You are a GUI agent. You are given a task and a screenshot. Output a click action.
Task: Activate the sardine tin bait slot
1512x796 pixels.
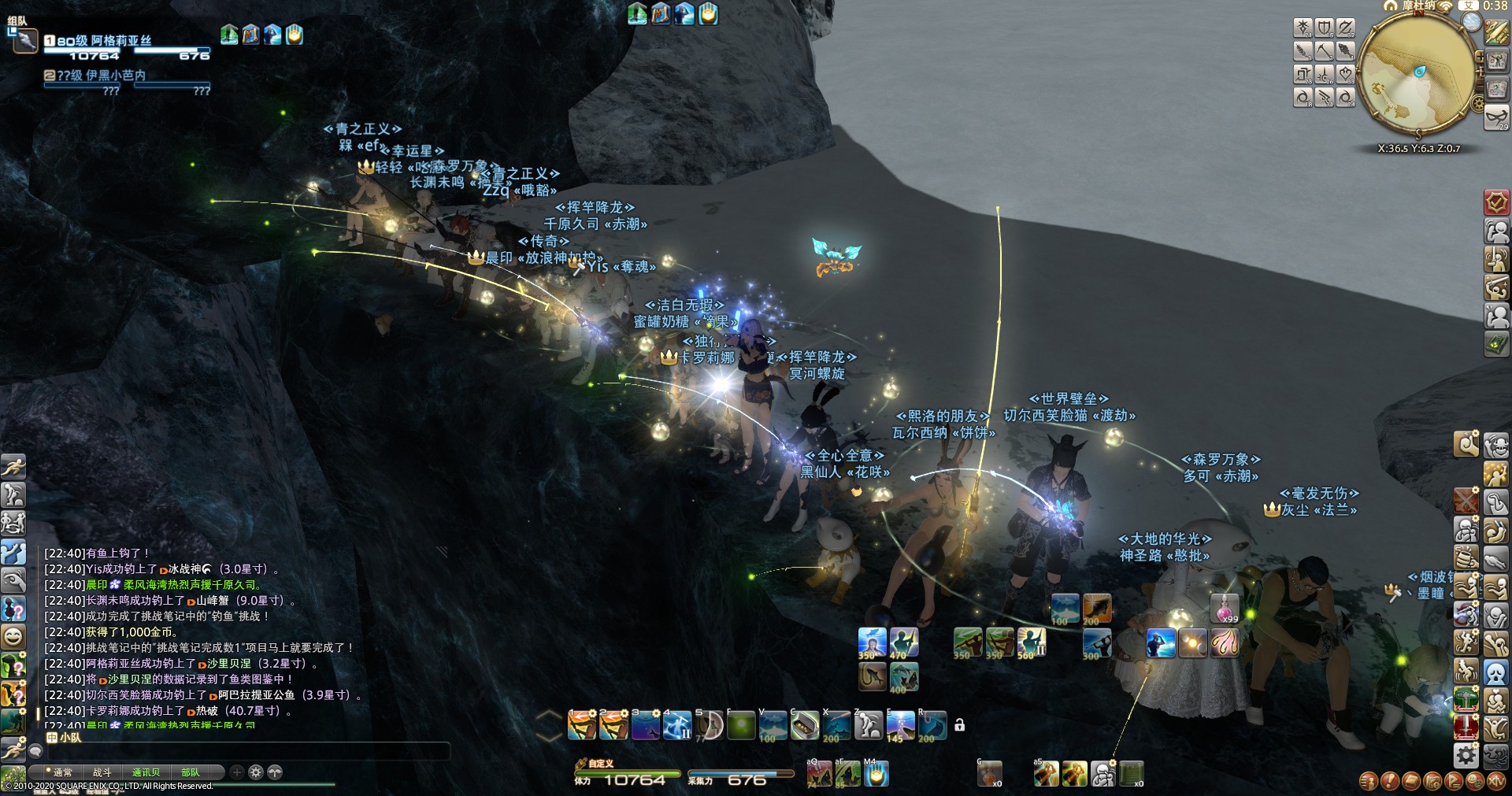(804, 725)
